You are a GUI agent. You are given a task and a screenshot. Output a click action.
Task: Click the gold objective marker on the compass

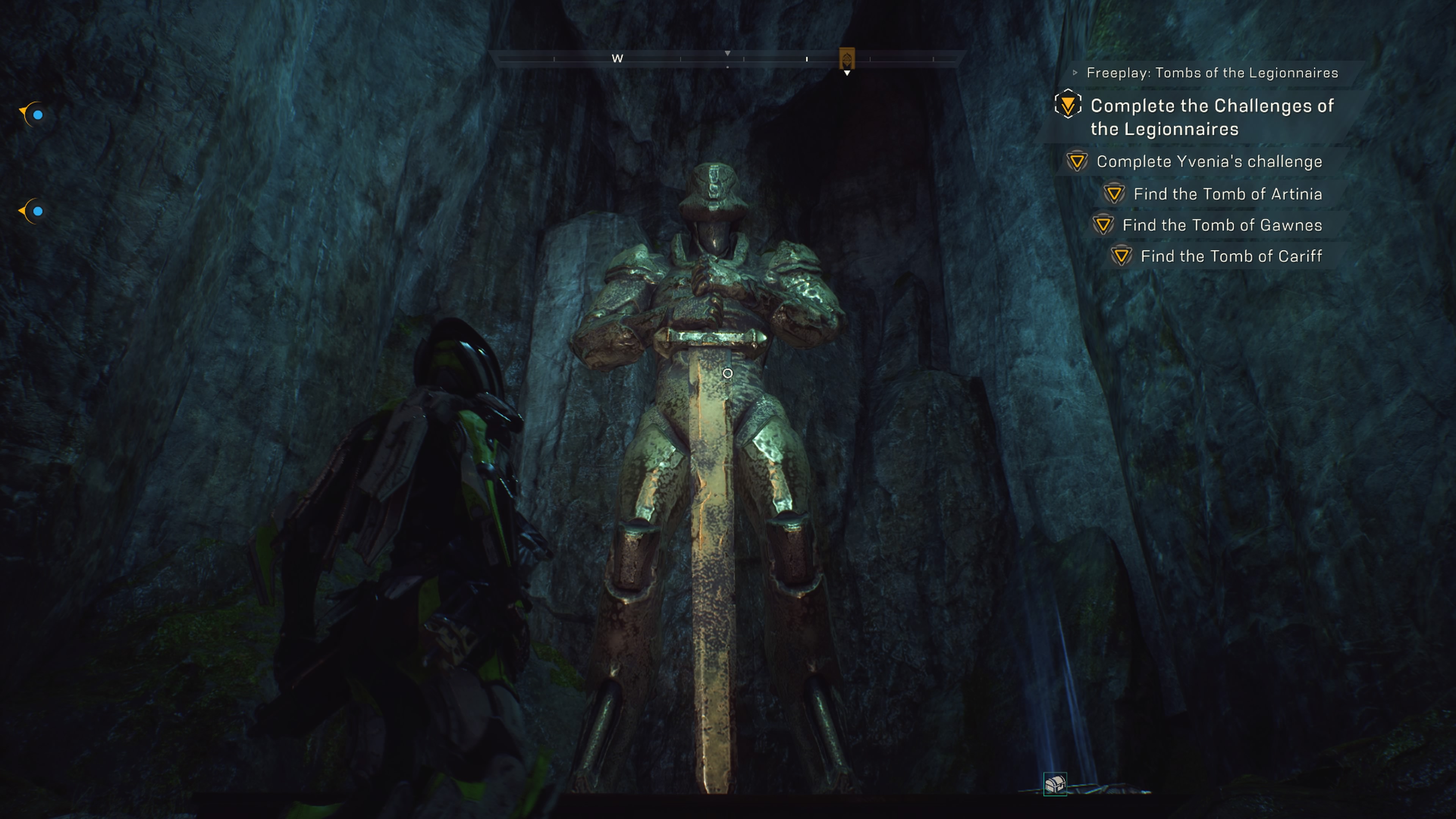click(846, 58)
